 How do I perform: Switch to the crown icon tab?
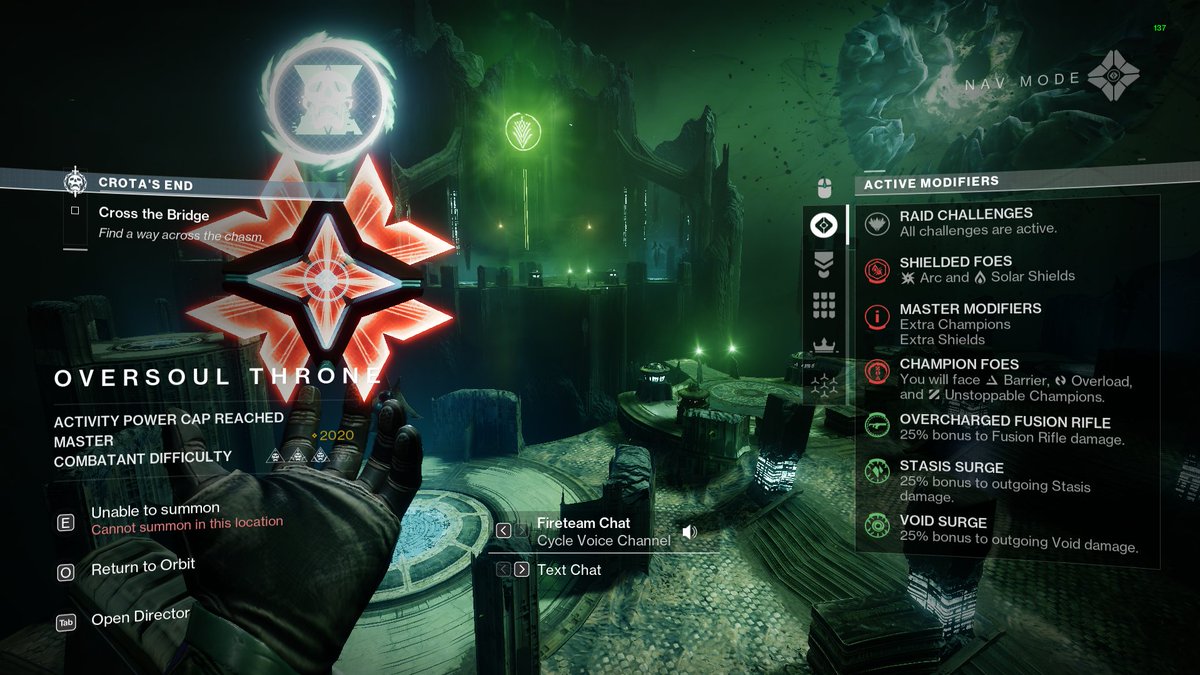(x=824, y=347)
